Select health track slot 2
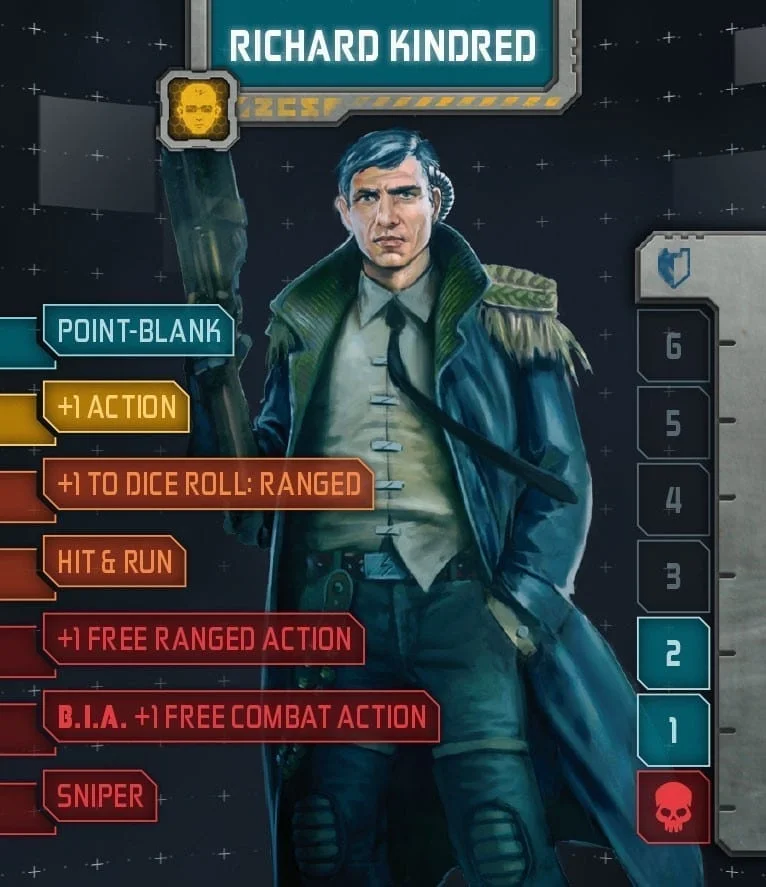766x887 pixels. click(673, 654)
